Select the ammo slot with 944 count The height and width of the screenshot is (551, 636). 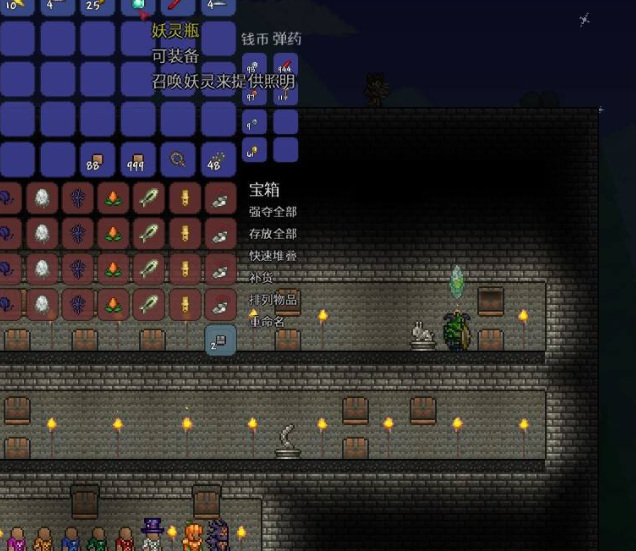[x=285, y=67]
